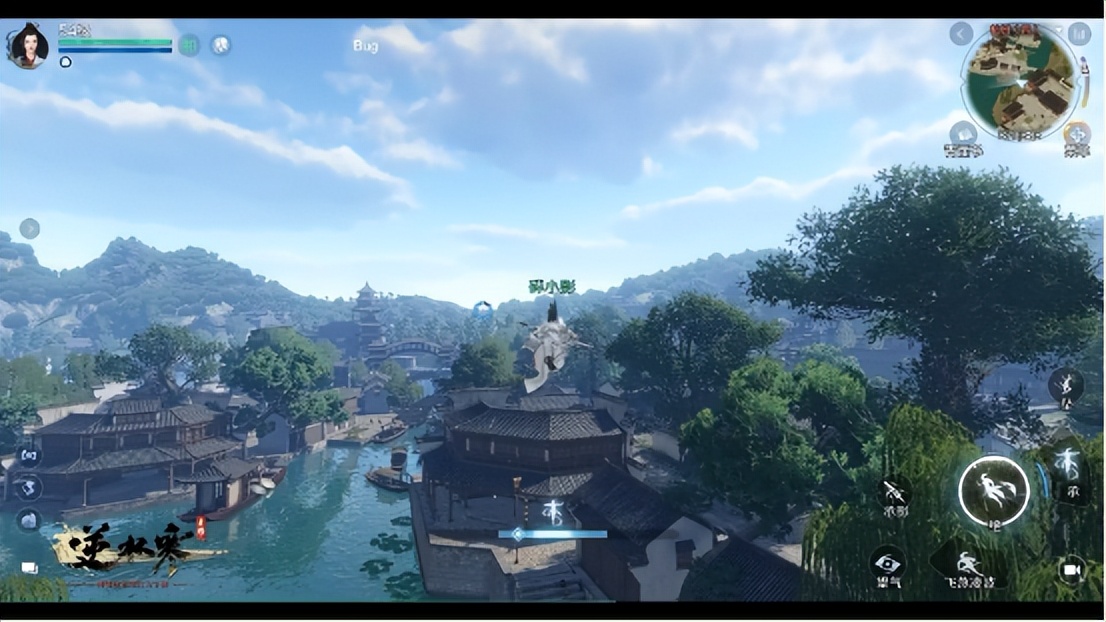Open the circular minimap
The image size is (1106, 622).
(x=1020, y=82)
